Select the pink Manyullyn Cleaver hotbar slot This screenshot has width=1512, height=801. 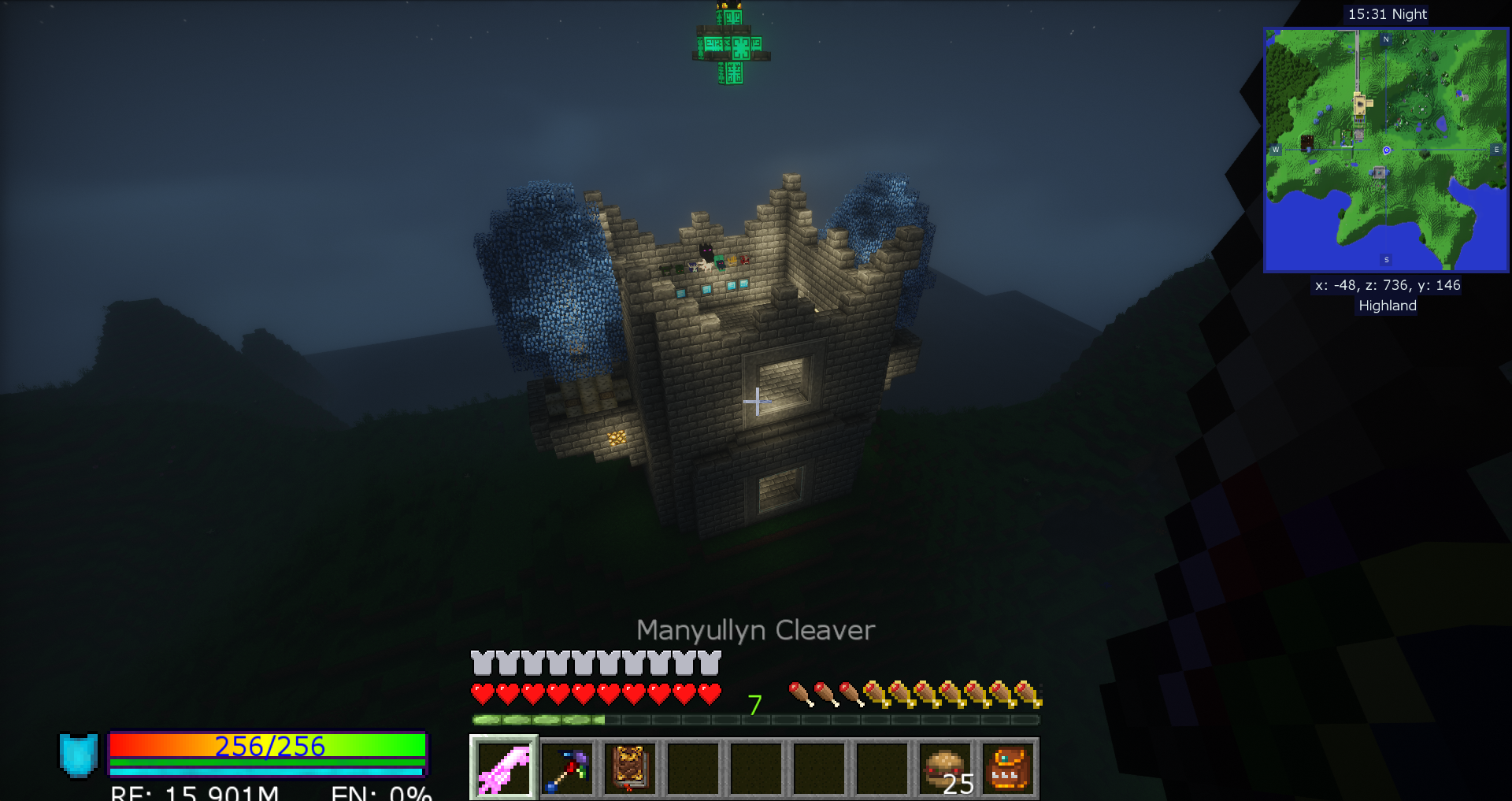[x=504, y=768]
